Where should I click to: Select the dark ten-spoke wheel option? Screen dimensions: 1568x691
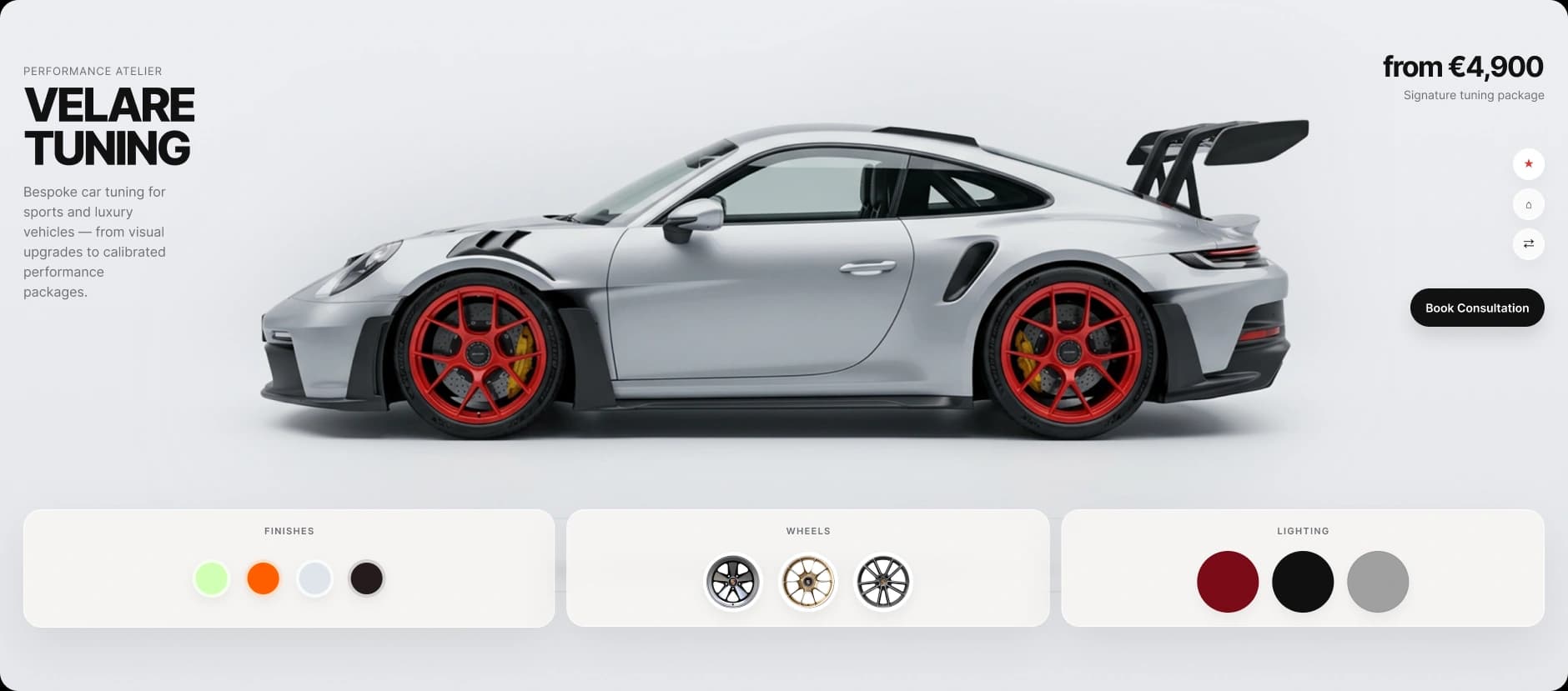click(882, 581)
